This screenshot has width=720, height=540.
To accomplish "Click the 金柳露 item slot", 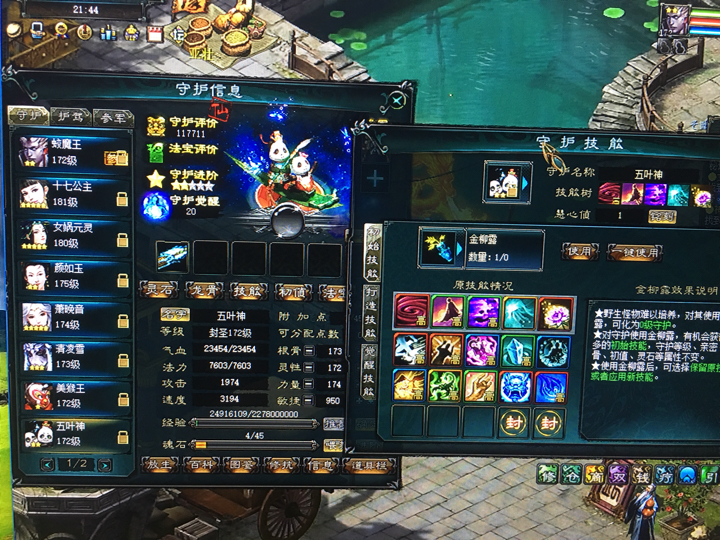I will pos(438,248).
